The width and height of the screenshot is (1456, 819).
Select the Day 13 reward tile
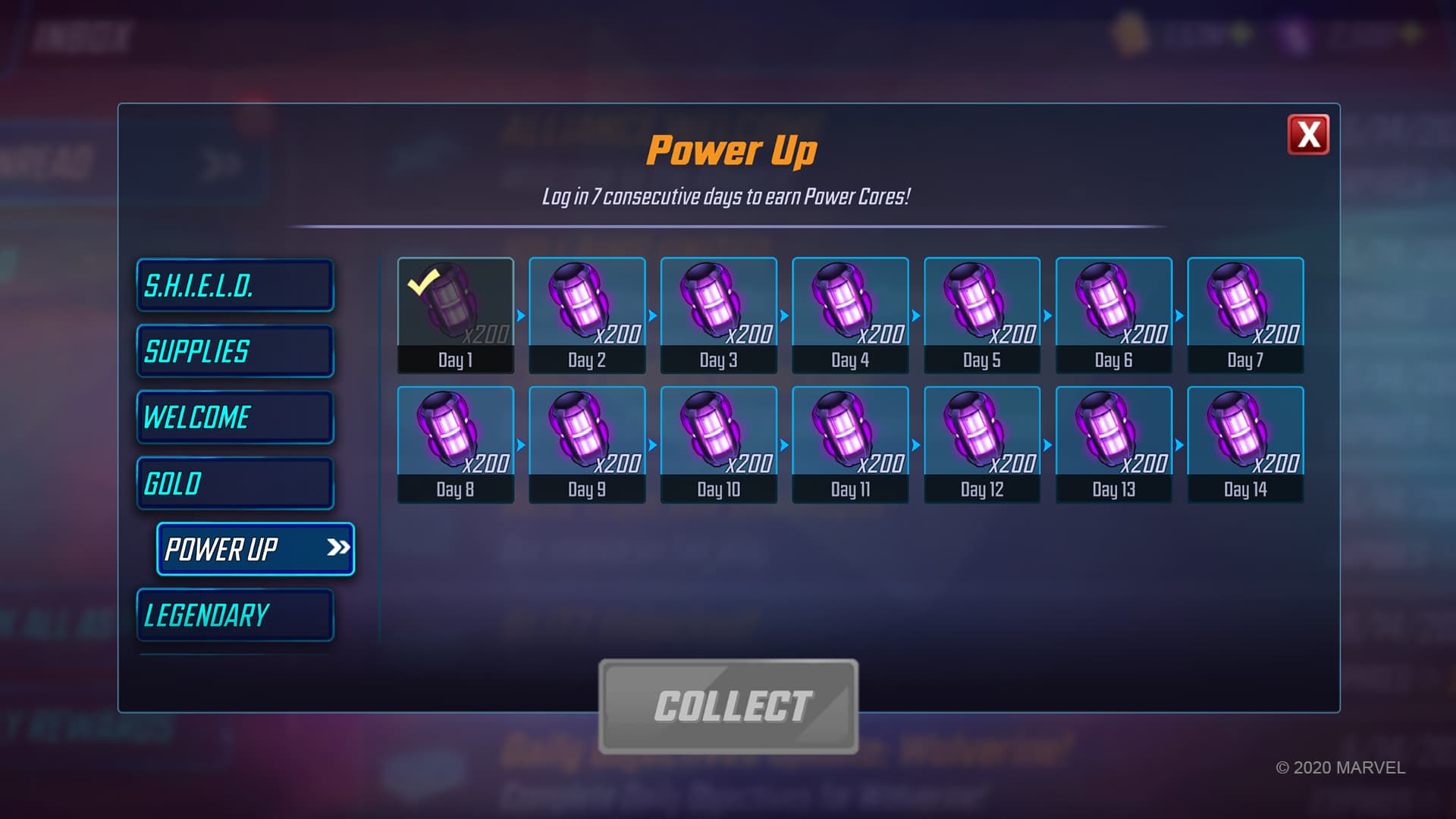point(1113,444)
